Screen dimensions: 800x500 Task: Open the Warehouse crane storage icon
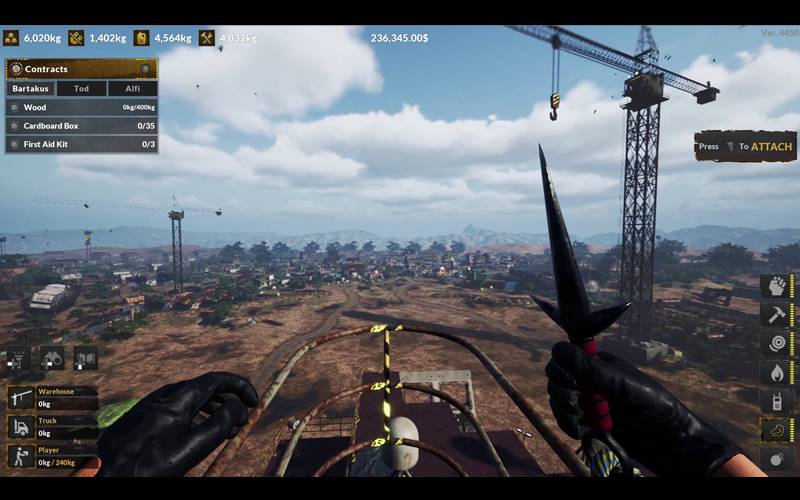(21, 398)
